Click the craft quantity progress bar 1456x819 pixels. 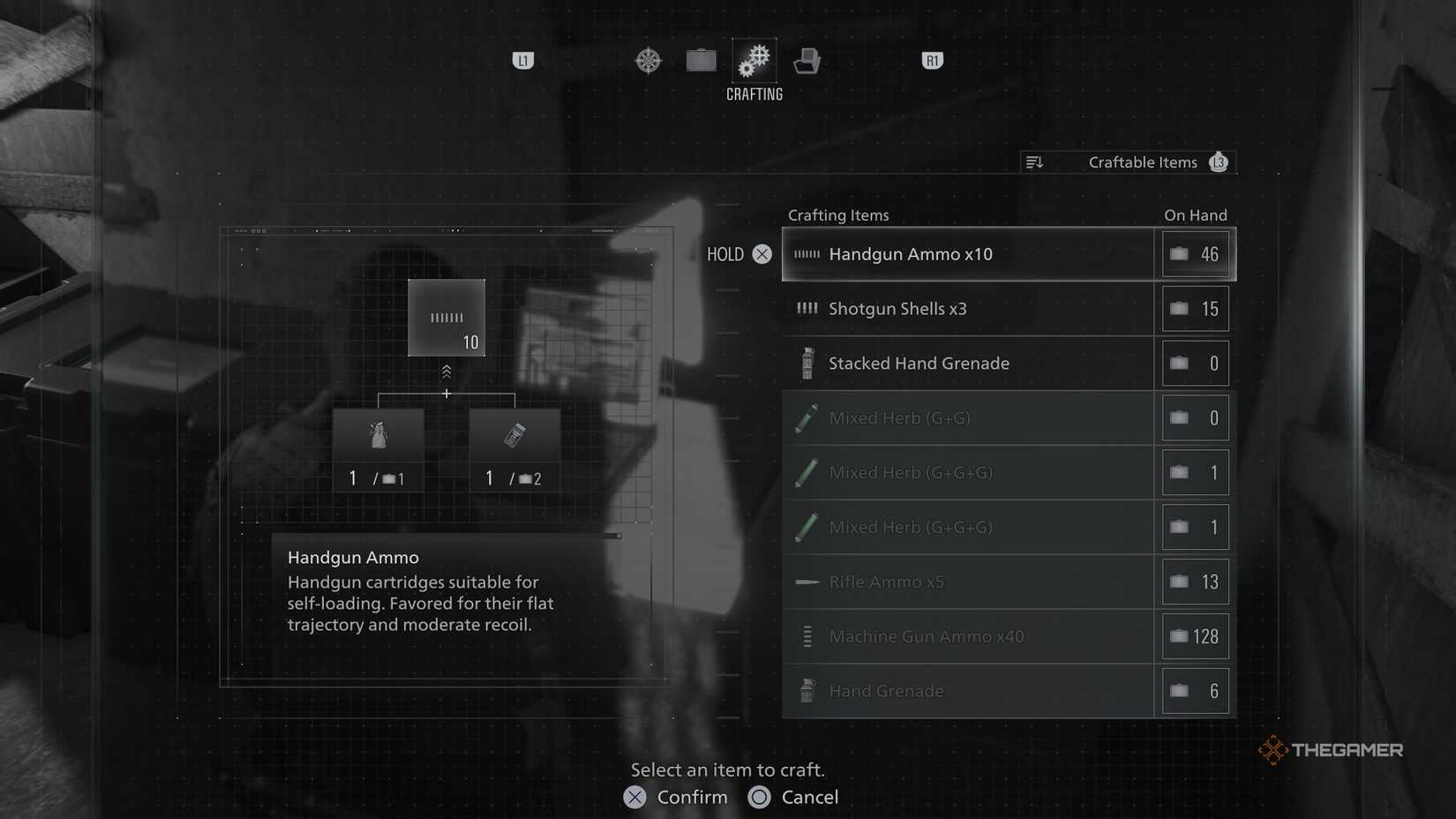tap(615, 535)
